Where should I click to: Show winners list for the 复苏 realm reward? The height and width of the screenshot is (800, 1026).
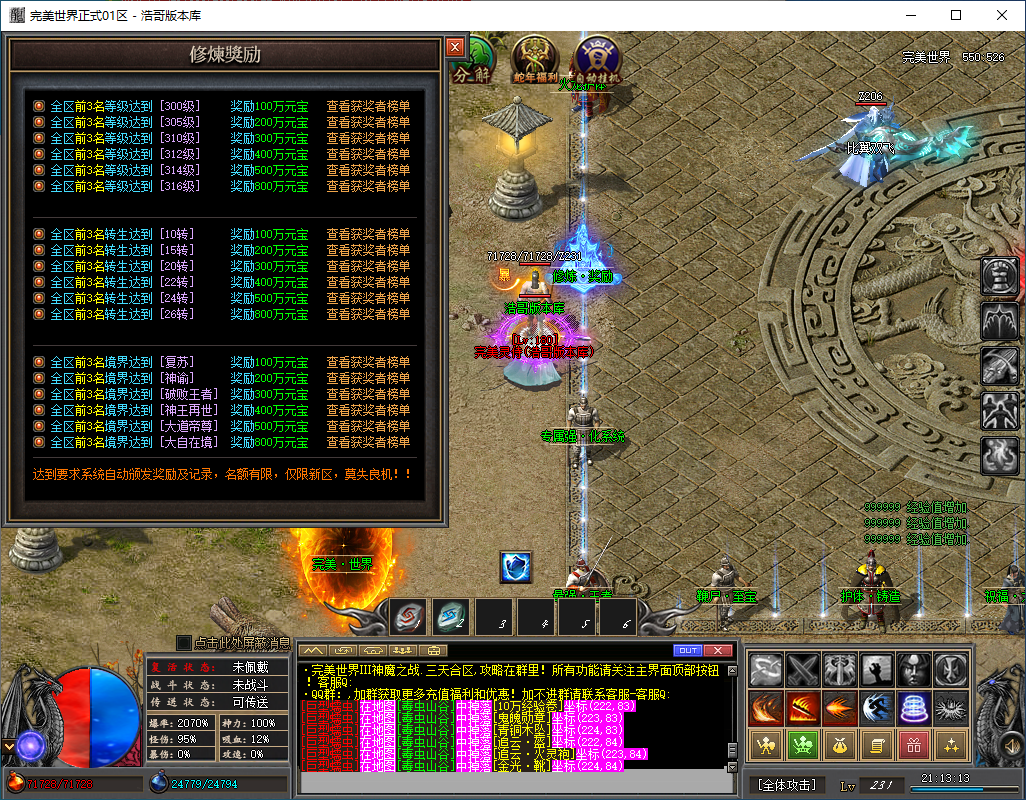[368, 362]
